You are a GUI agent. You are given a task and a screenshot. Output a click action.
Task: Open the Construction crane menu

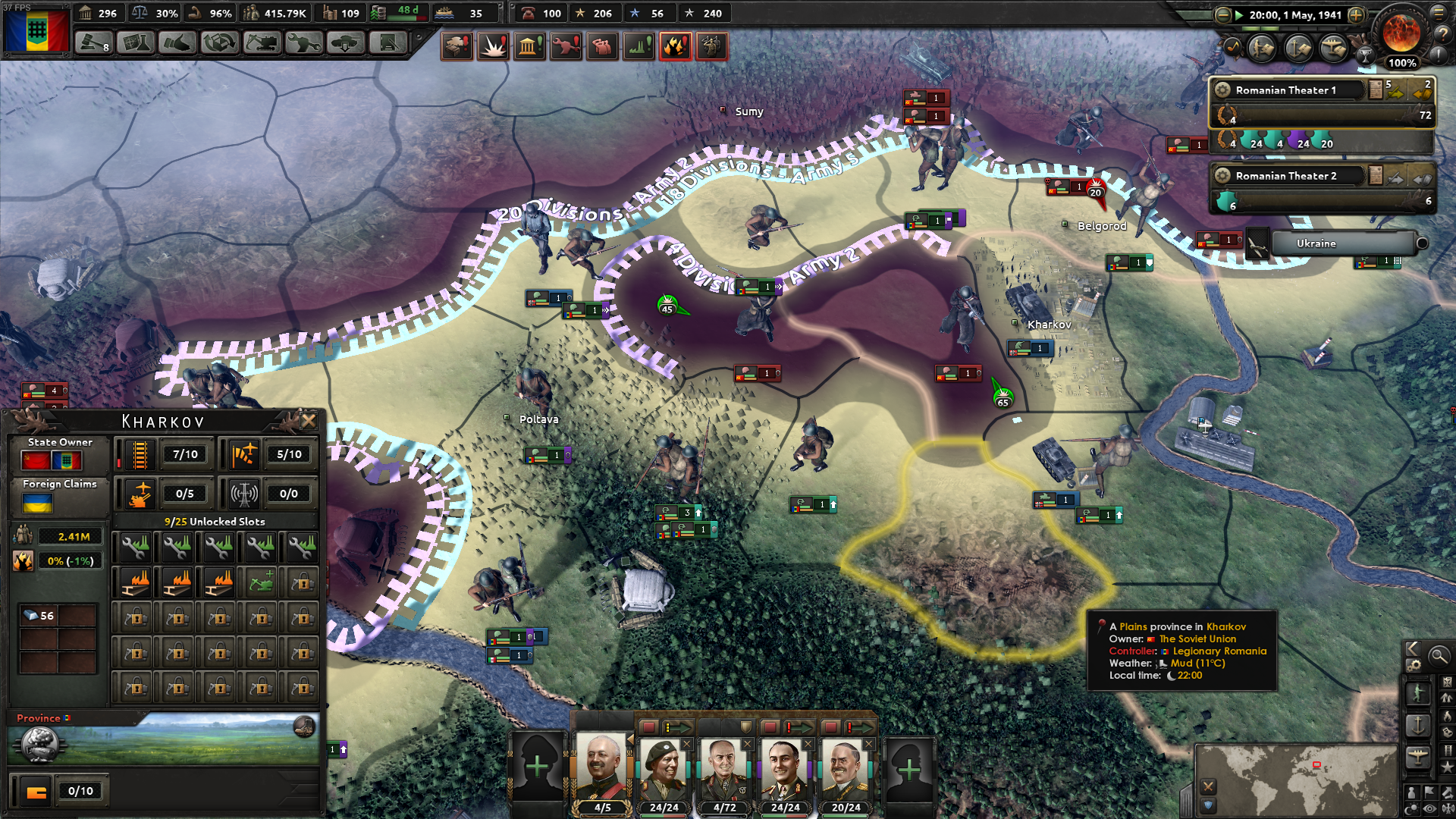point(261,44)
